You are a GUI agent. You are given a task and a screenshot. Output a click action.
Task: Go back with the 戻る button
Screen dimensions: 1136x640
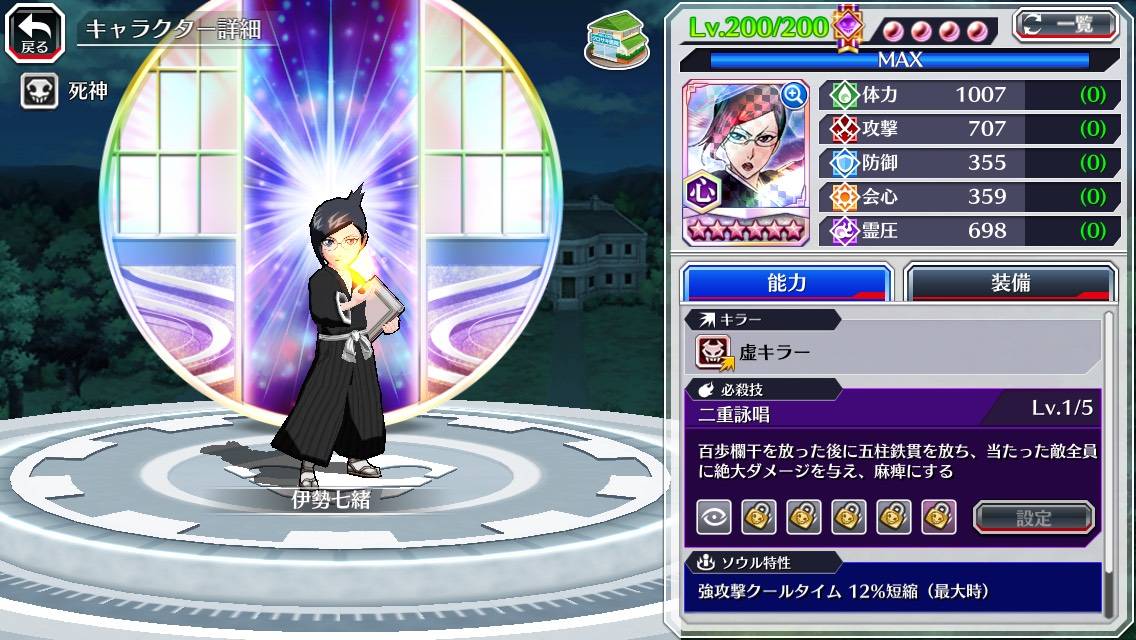click(34, 31)
